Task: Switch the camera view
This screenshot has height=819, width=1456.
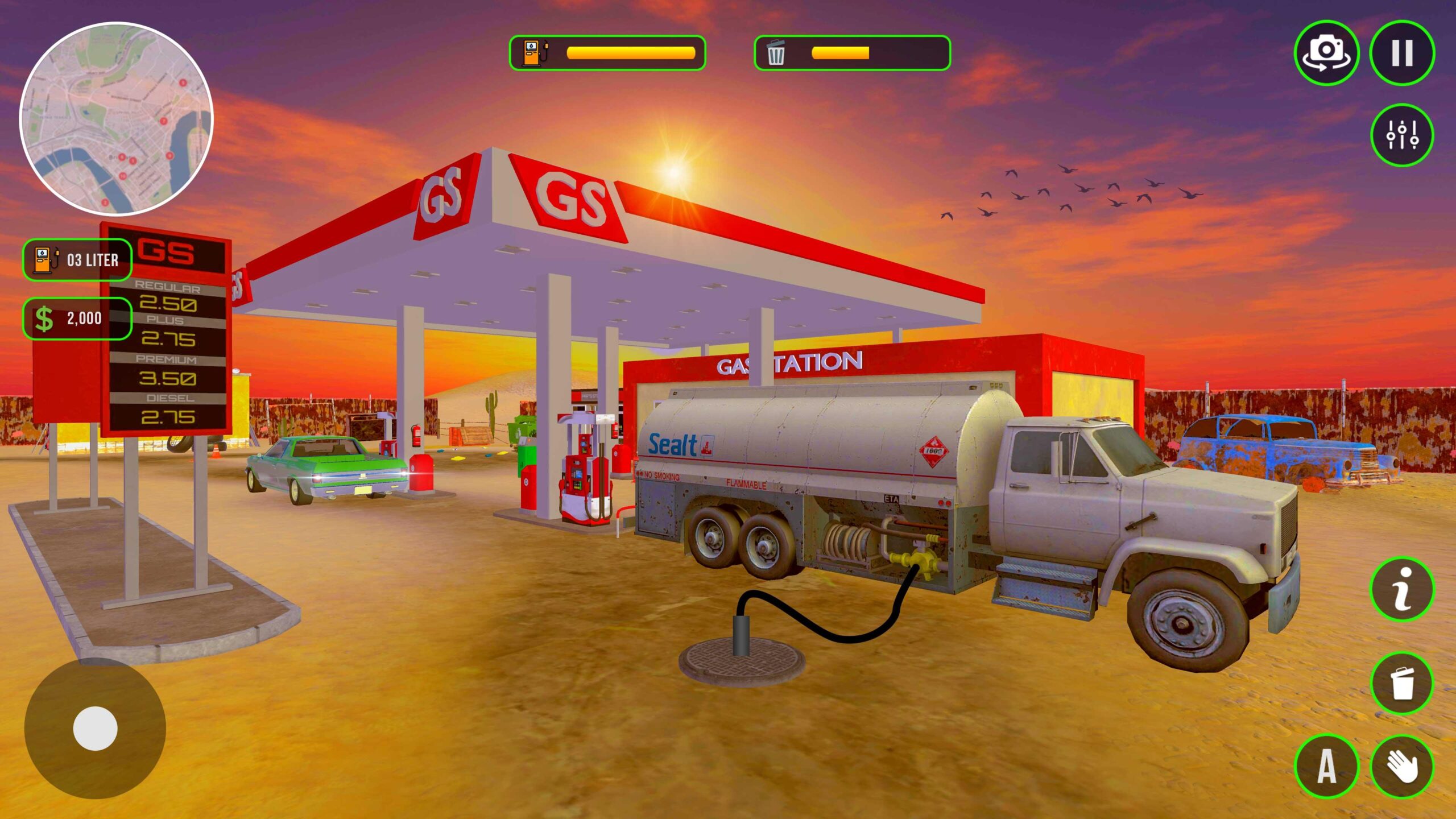Action: tap(1326, 53)
